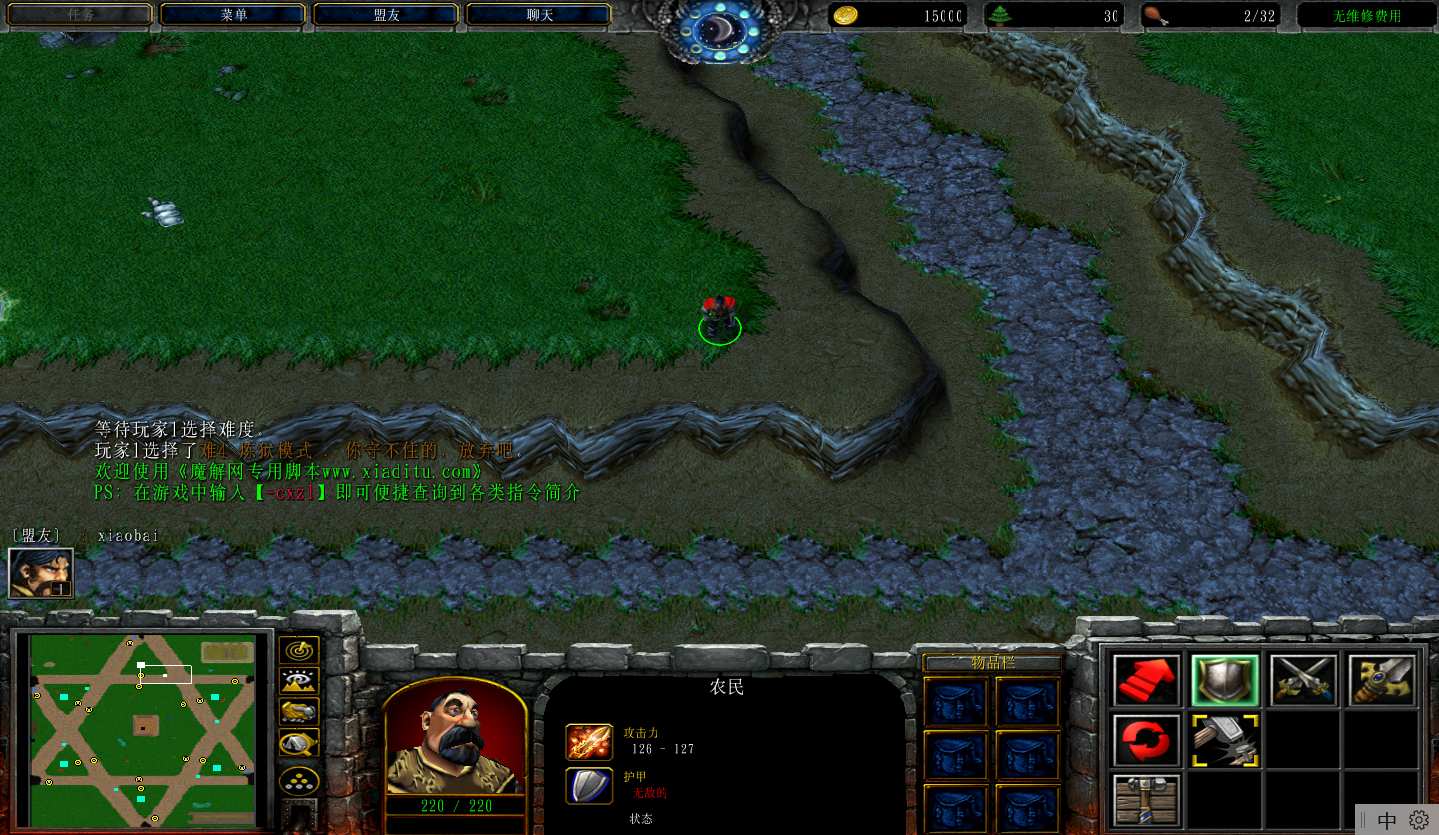Toggle the hammer Repair autocast icon
This screenshot has width=1439, height=835.
[x=1224, y=740]
